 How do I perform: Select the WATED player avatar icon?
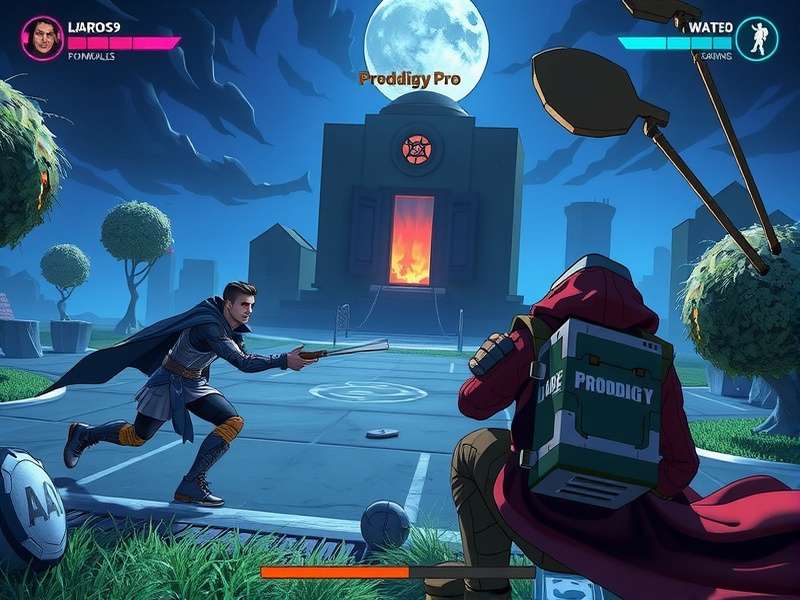pyautogui.click(x=756, y=38)
